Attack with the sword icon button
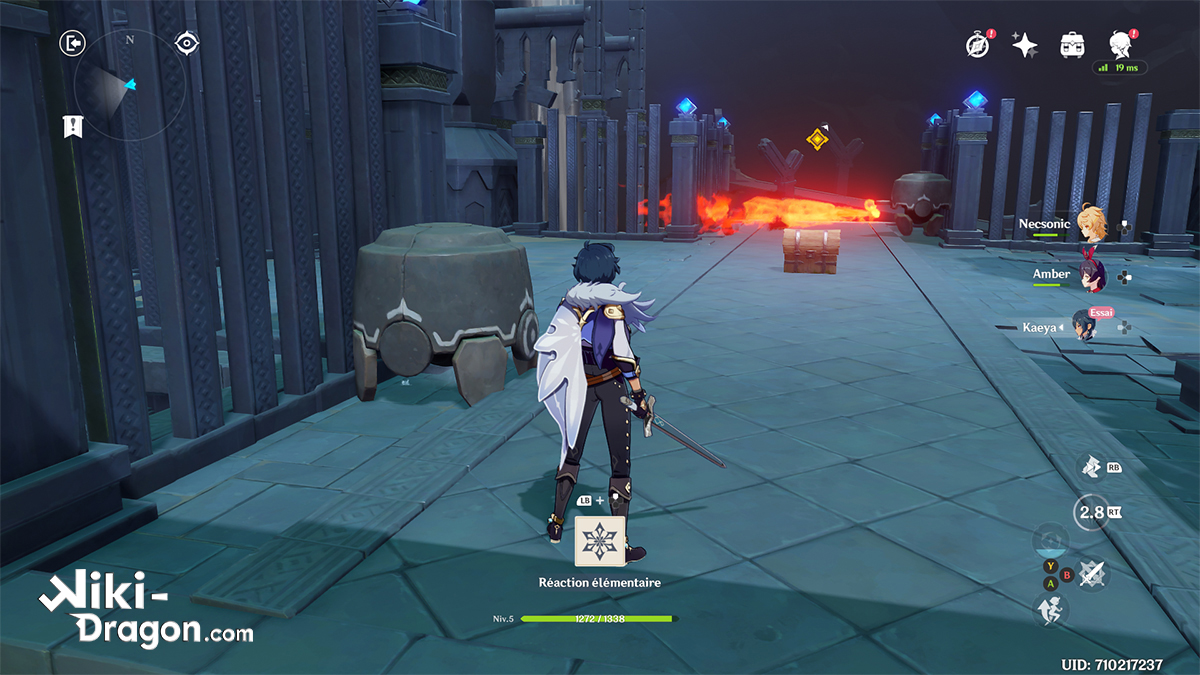1200x675 pixels. 1092,573
